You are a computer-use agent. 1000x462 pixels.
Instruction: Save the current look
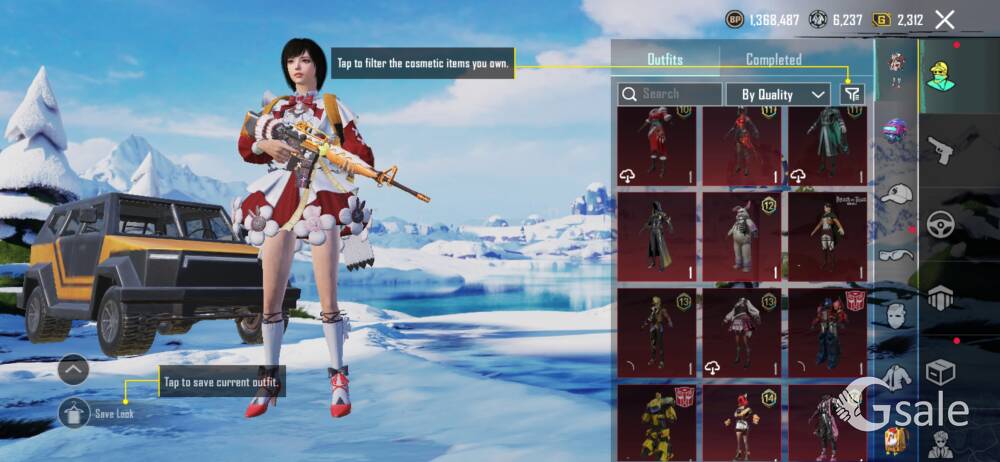pos(75,412)
